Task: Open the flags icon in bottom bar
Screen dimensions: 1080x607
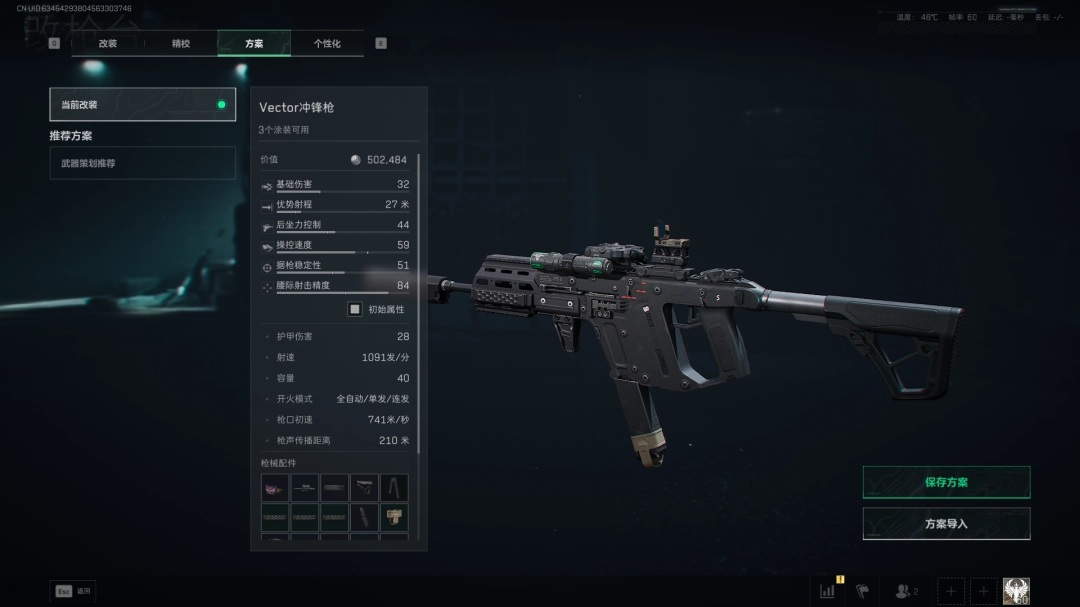Action: click(x=862, y=591)
